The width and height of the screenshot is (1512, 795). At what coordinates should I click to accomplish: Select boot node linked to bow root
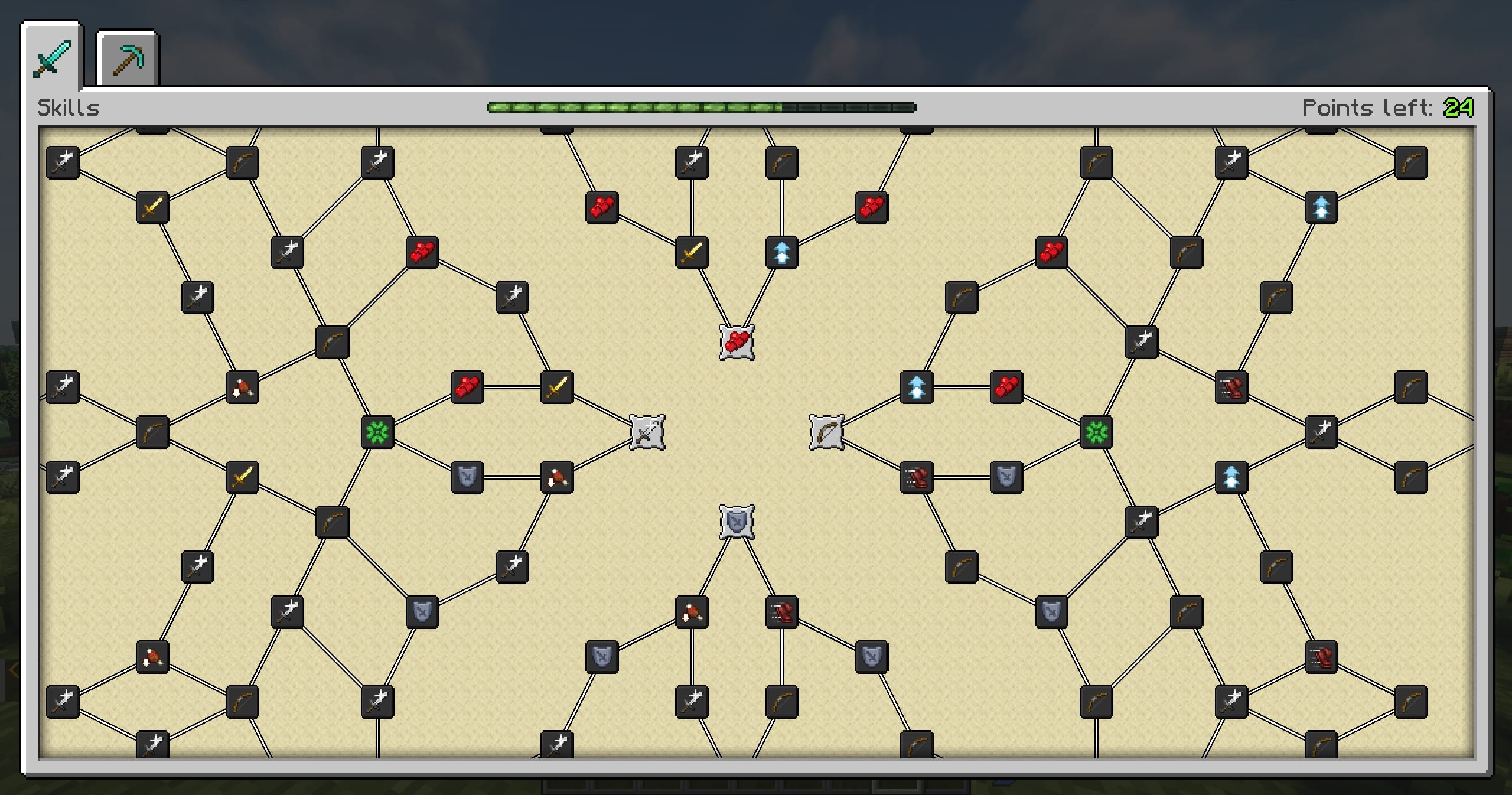pyautogui.click(x=916, y=477)
